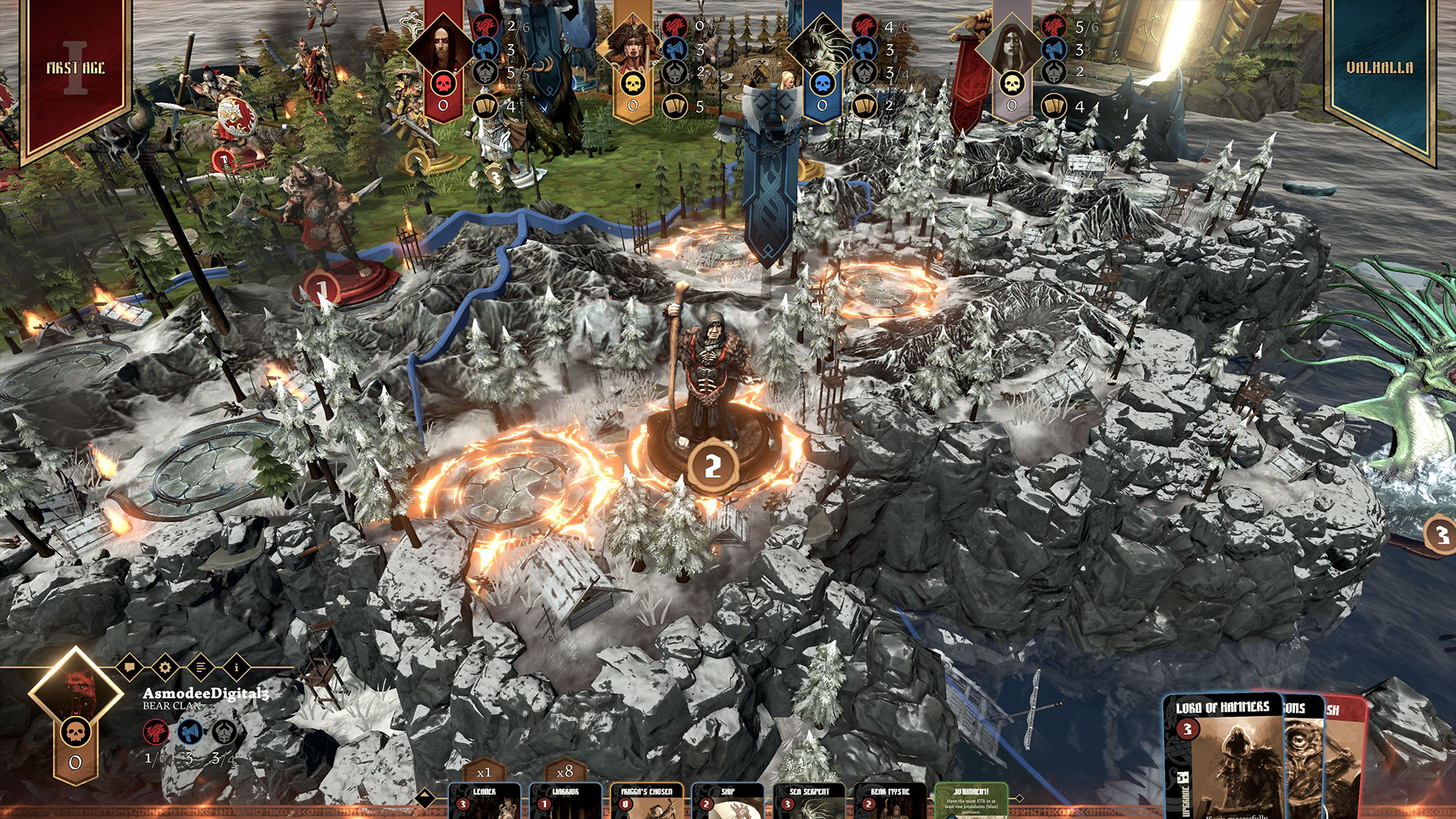Image resolution: width=1456 pixels, height=819 pixels.
Task: Open the chat speech-bubble icon
Action: [129, 667]
